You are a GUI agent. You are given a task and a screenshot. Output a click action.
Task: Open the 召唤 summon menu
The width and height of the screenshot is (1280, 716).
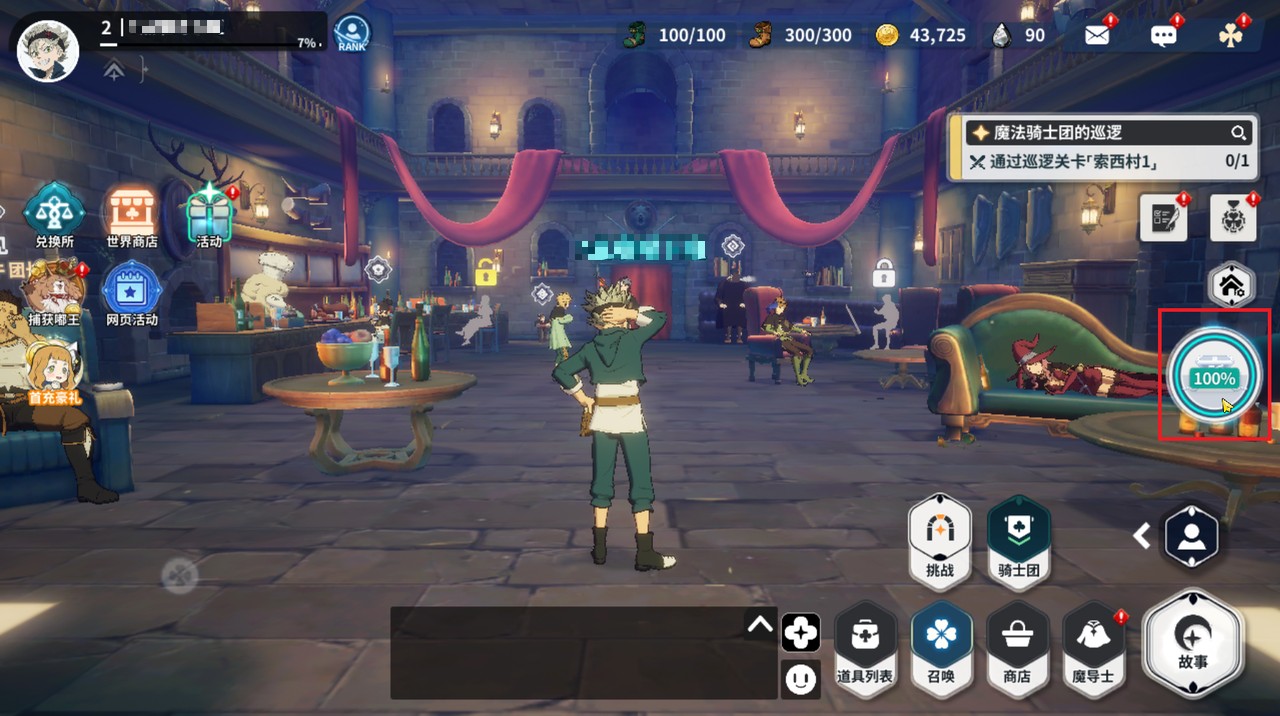[941, 645]
